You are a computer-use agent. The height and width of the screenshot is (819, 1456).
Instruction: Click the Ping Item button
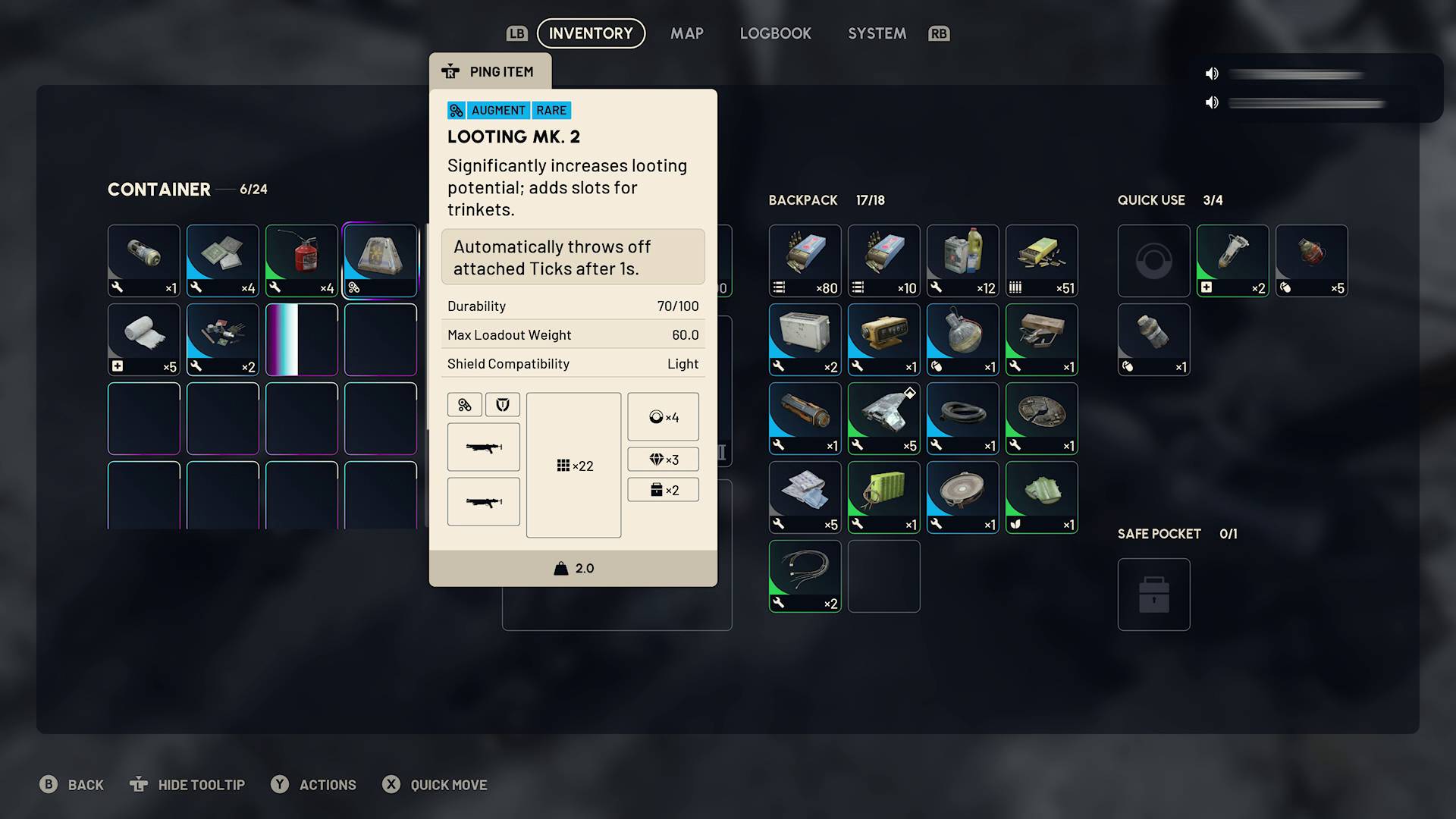490,71
